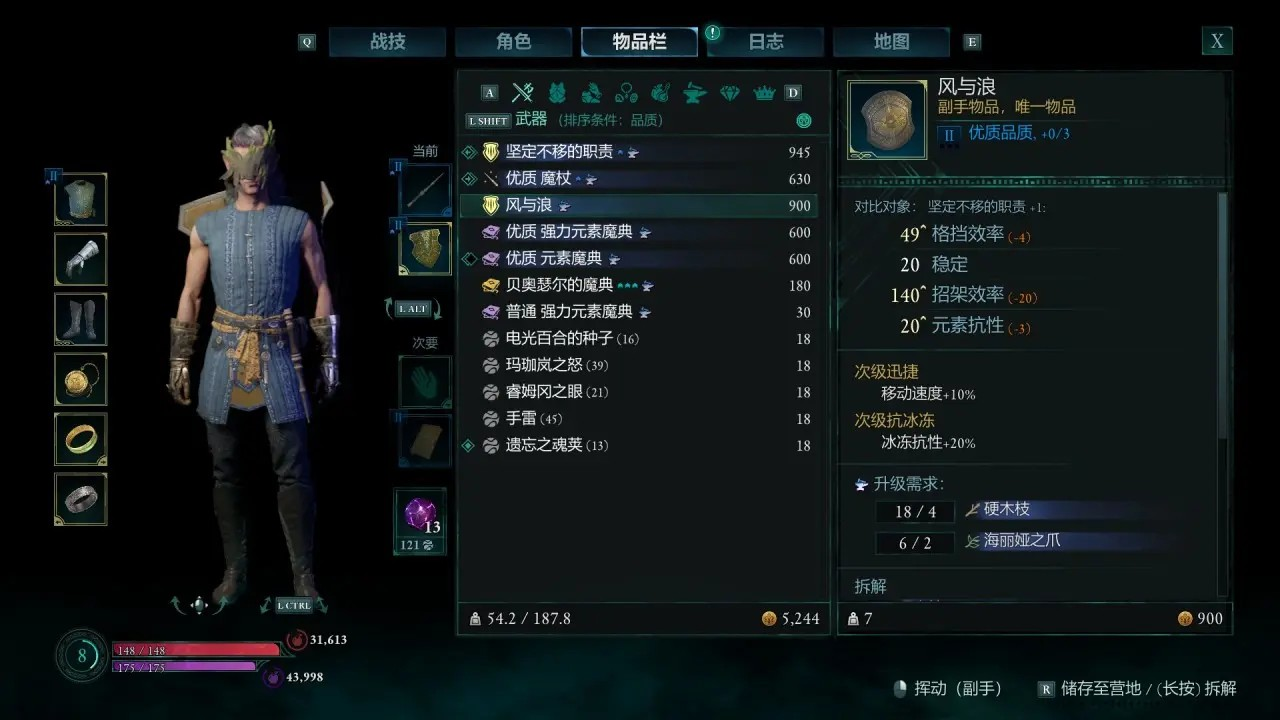Select the gold ring equipment slot
The image size is (1280, 720).
(81, 439)
